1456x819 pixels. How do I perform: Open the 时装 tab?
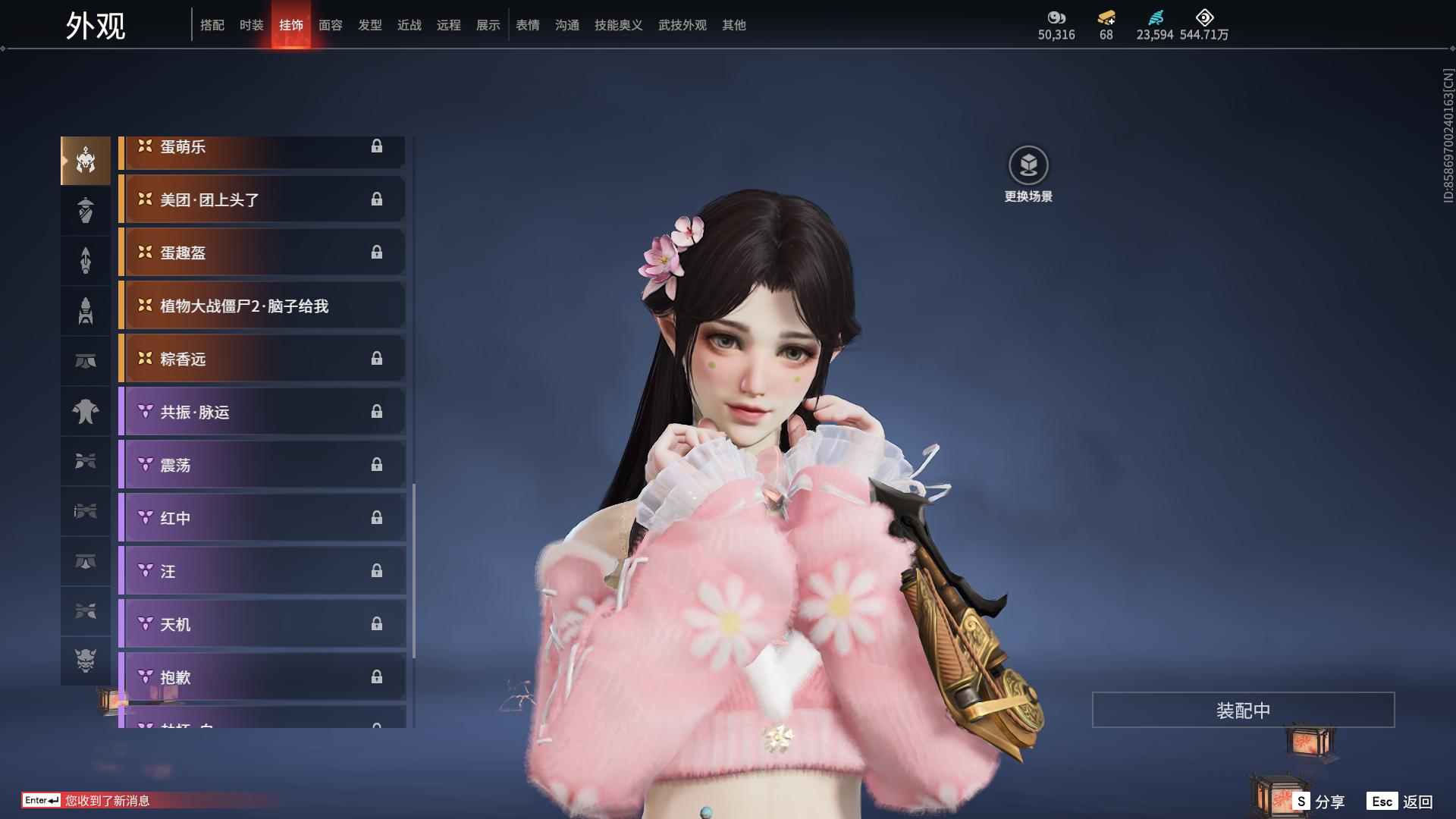point(252,25)
